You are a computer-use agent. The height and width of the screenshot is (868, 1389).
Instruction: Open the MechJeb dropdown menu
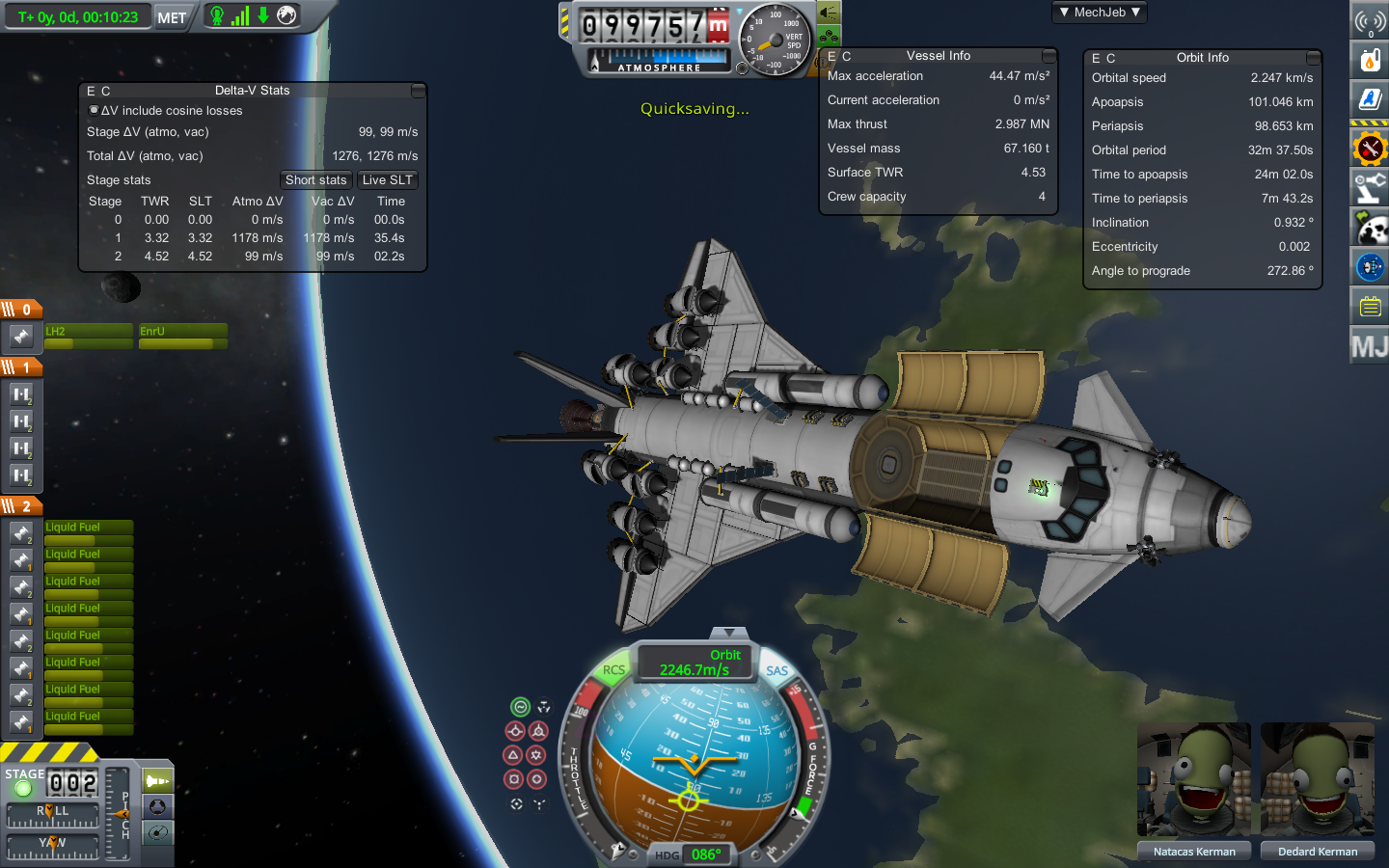1100,13
